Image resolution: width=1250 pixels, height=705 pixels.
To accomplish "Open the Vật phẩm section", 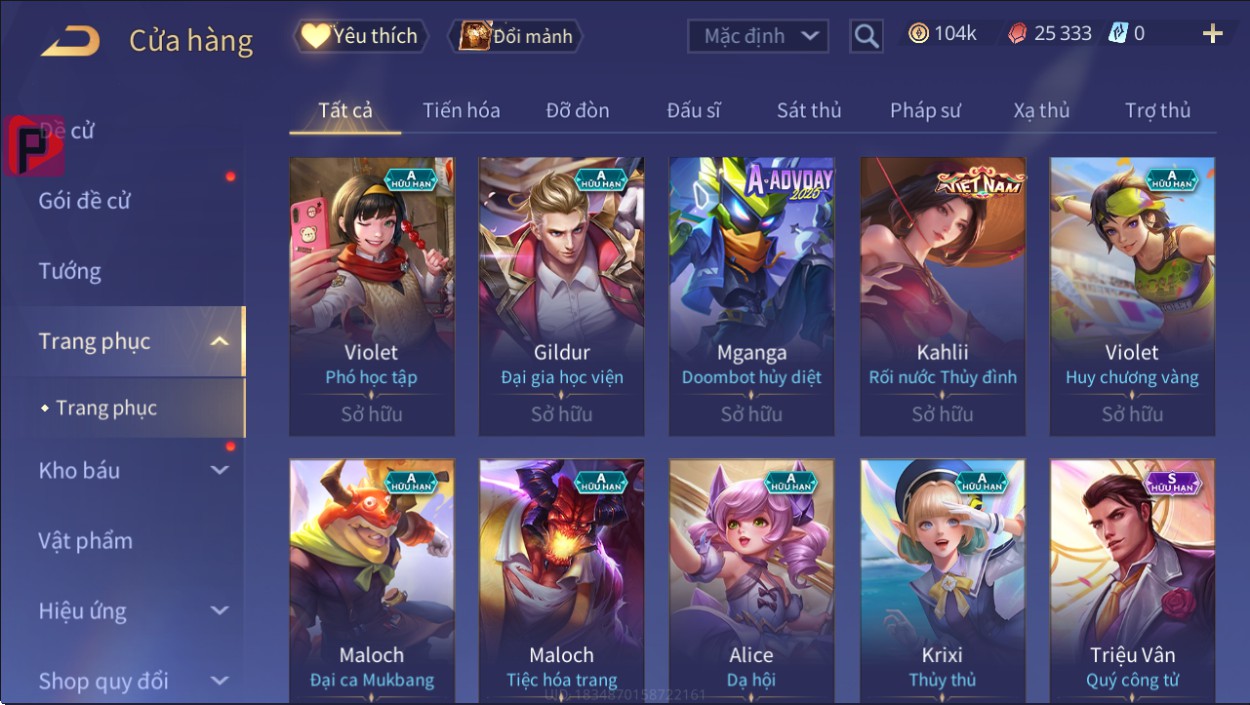I will (86, 541).
